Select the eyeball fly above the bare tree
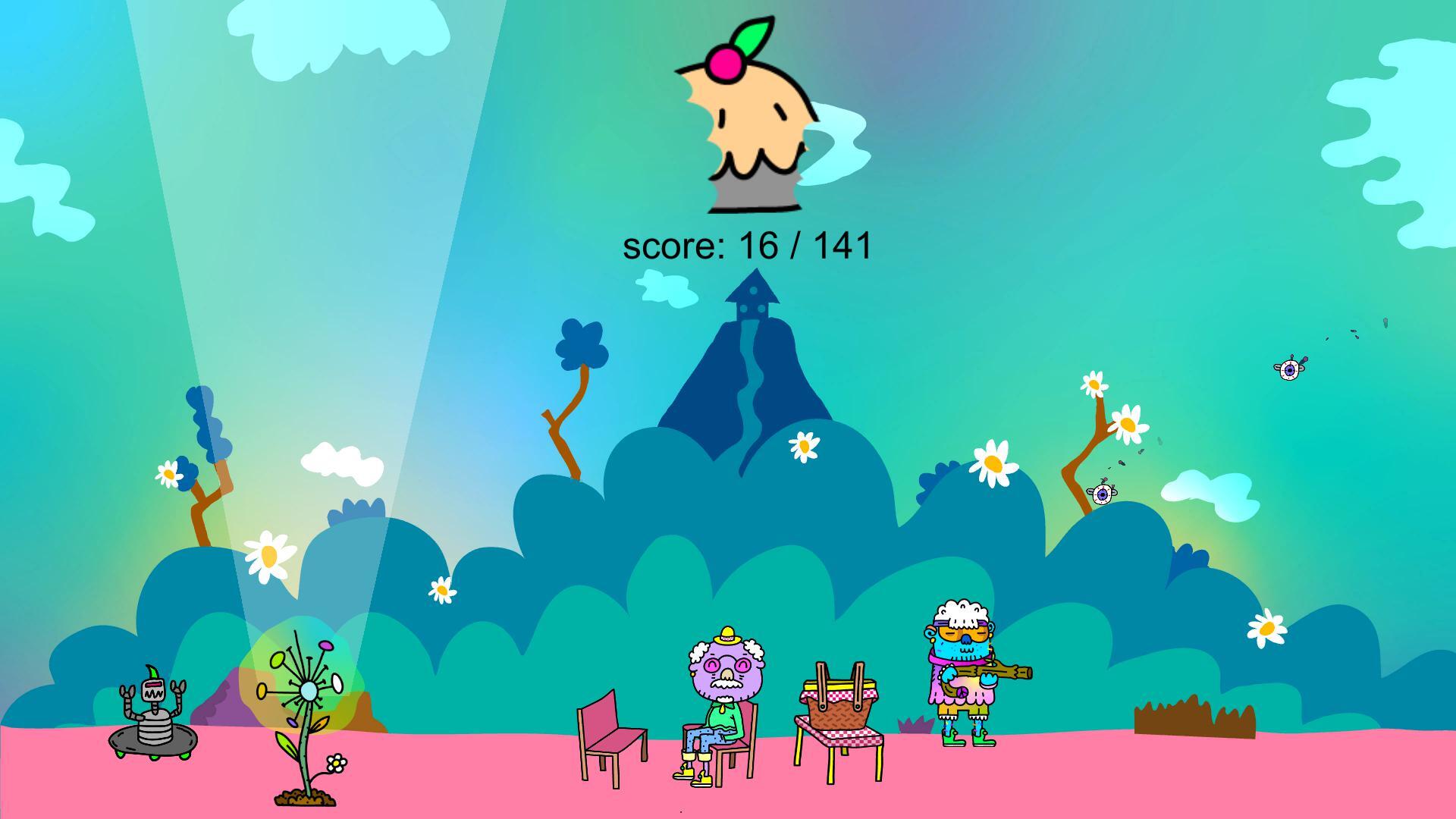The image size is (1456, 819). [x=1101, y=494]
